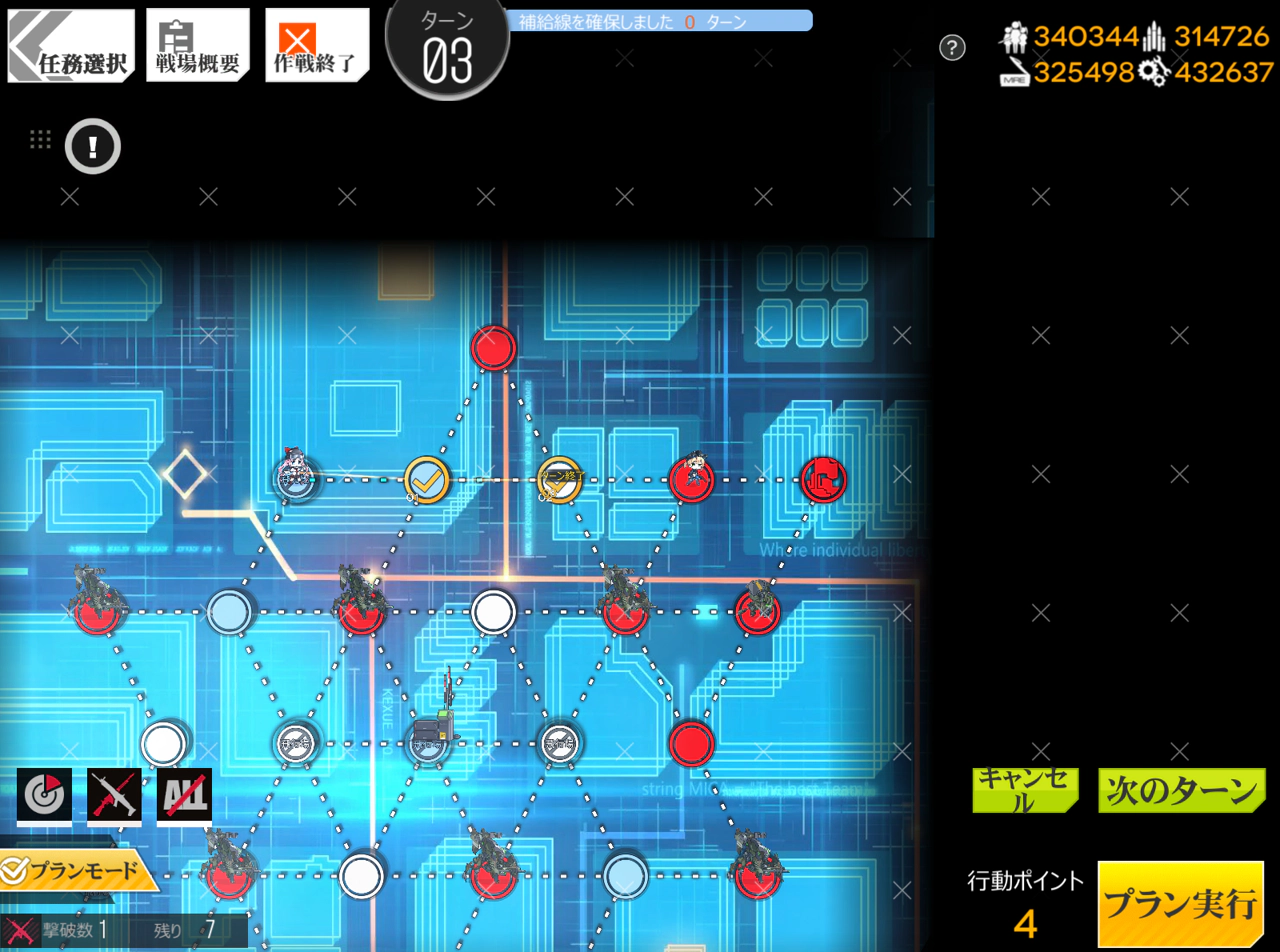Select the waypoint node labeled ターン終了
Viewport: 1280px width, 952px height.
click(560, 480)
